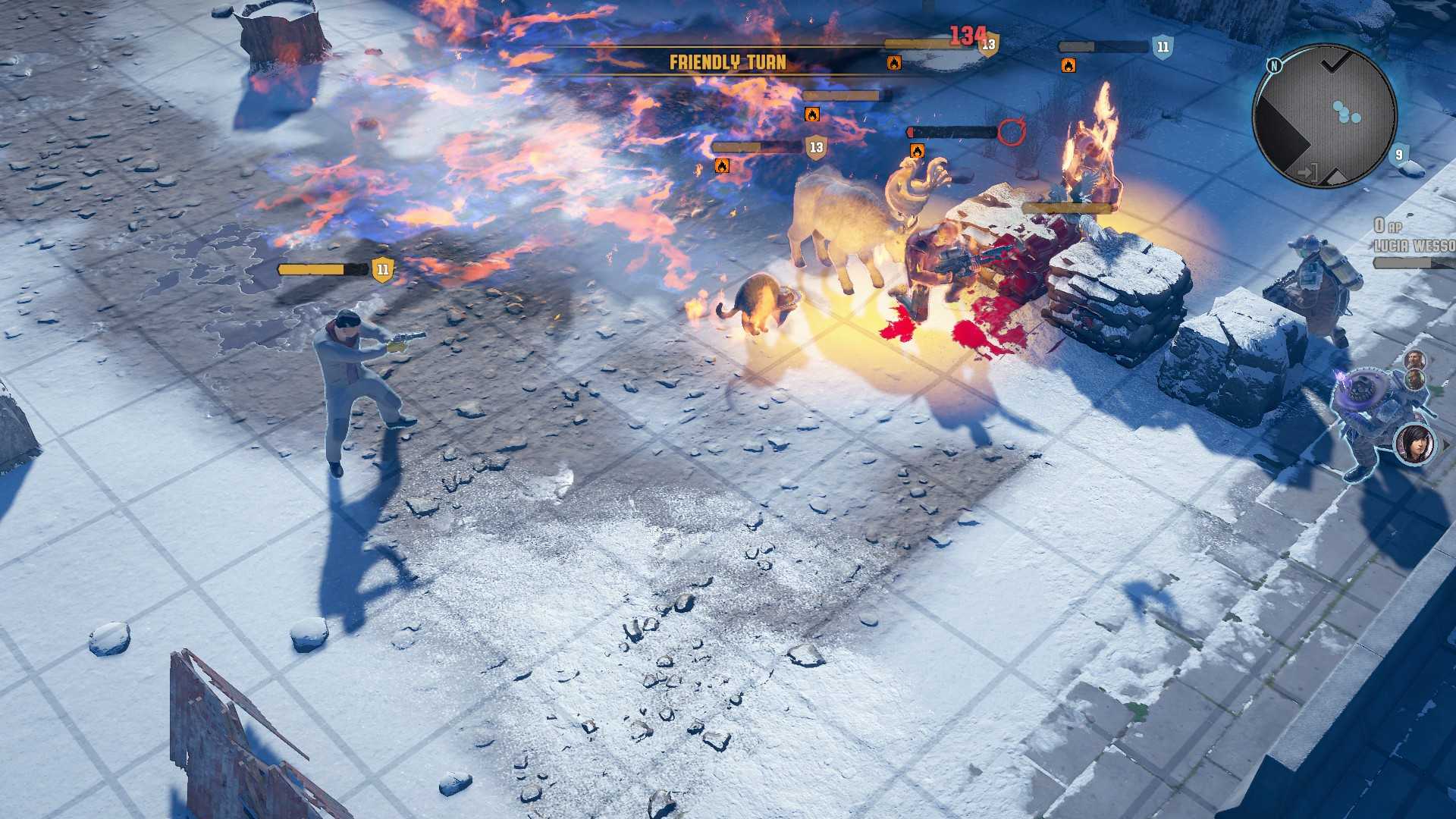1456x819 pixels.
Task: Click the exit arrow marker on the minimap
Action: point(1307,173)
